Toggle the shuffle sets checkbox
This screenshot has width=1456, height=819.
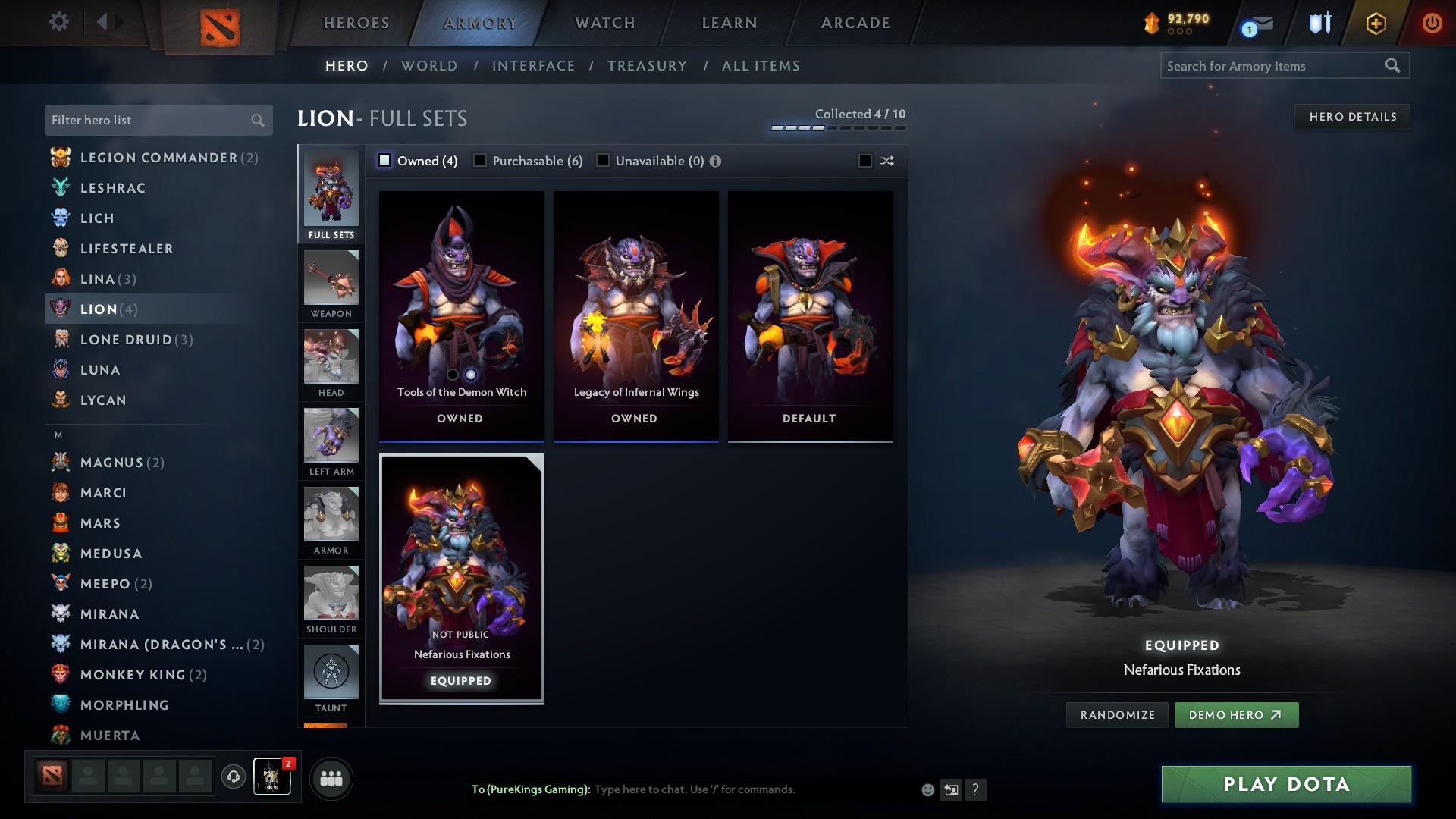click(864, 161)
